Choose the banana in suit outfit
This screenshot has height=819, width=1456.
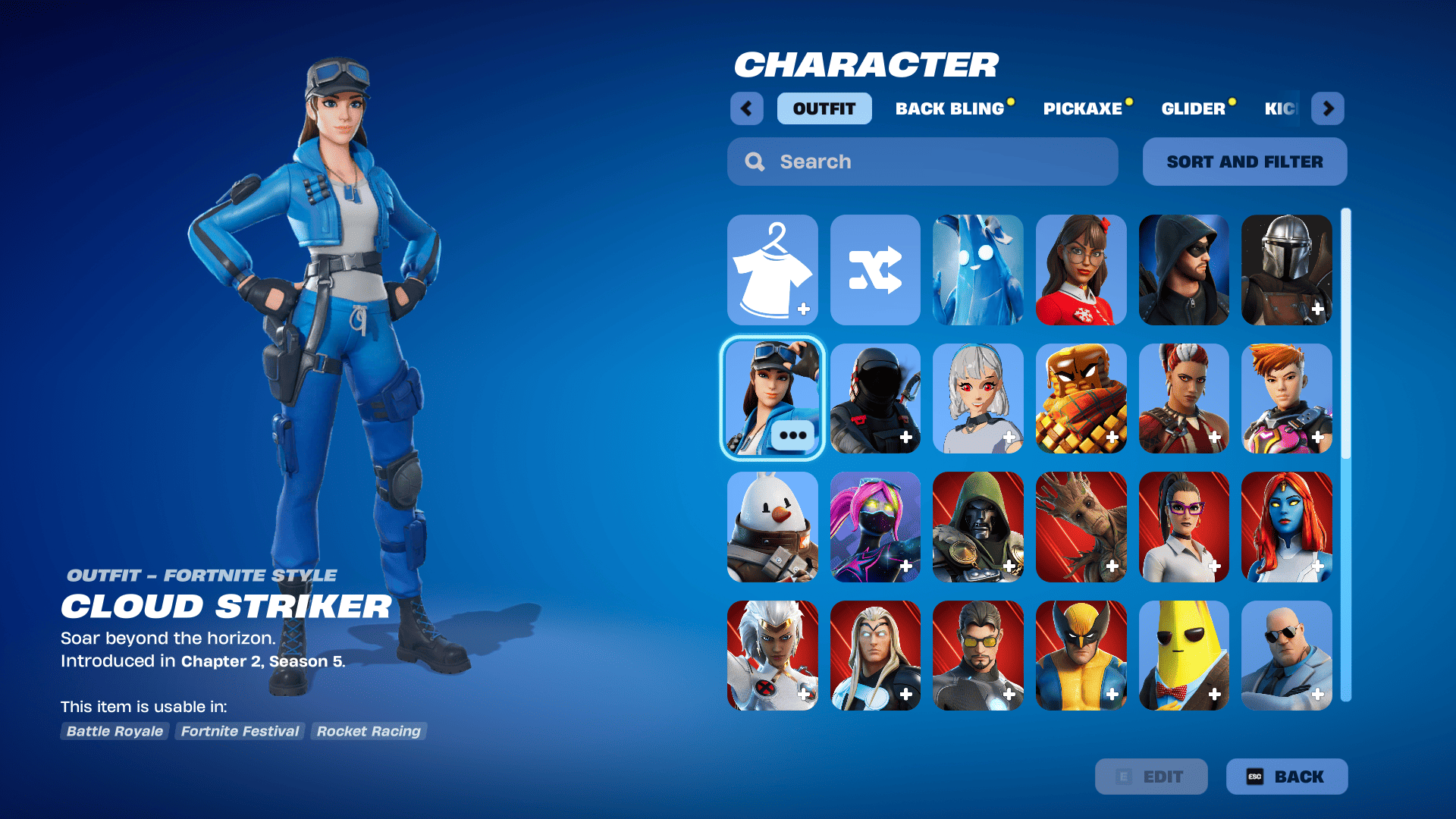(1183, 655)
